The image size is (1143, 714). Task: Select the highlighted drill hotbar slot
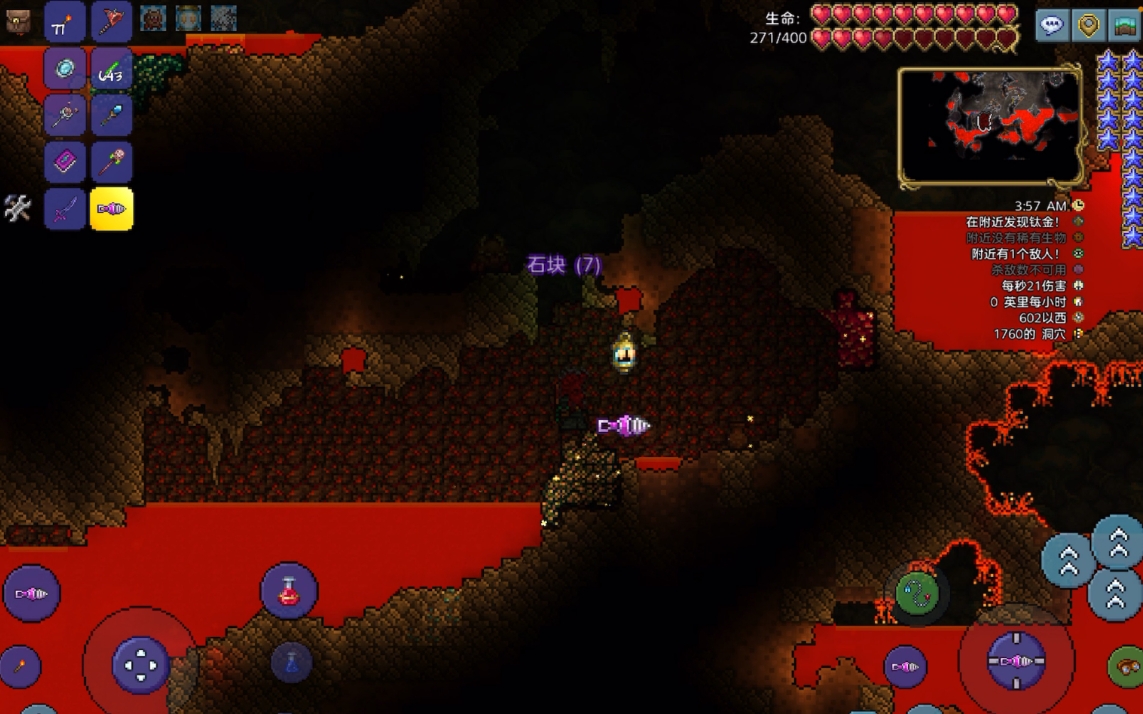(x=111, y=210)
